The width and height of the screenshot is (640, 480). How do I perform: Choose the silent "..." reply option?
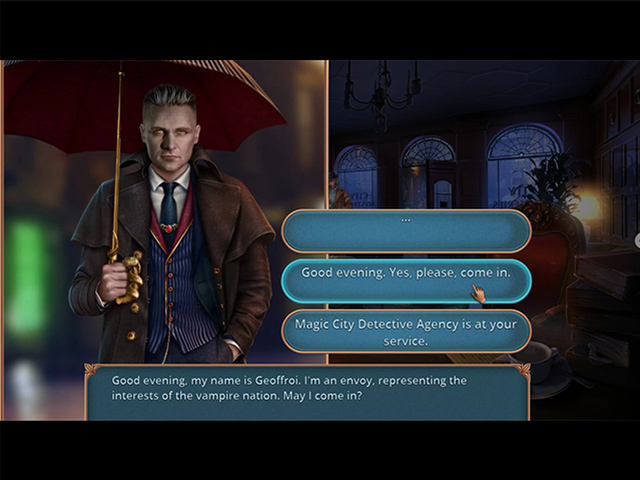point(405,231)
